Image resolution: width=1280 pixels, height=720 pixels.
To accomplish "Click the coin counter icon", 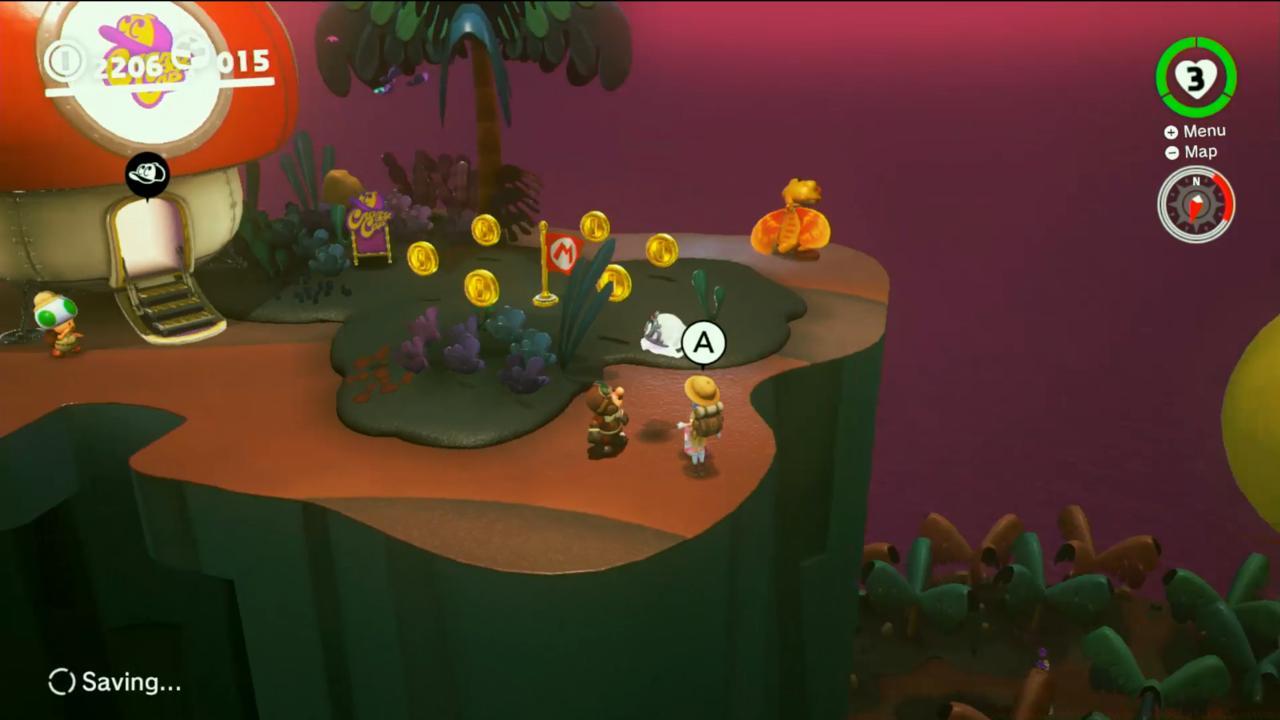I will [x=64, y=57].
